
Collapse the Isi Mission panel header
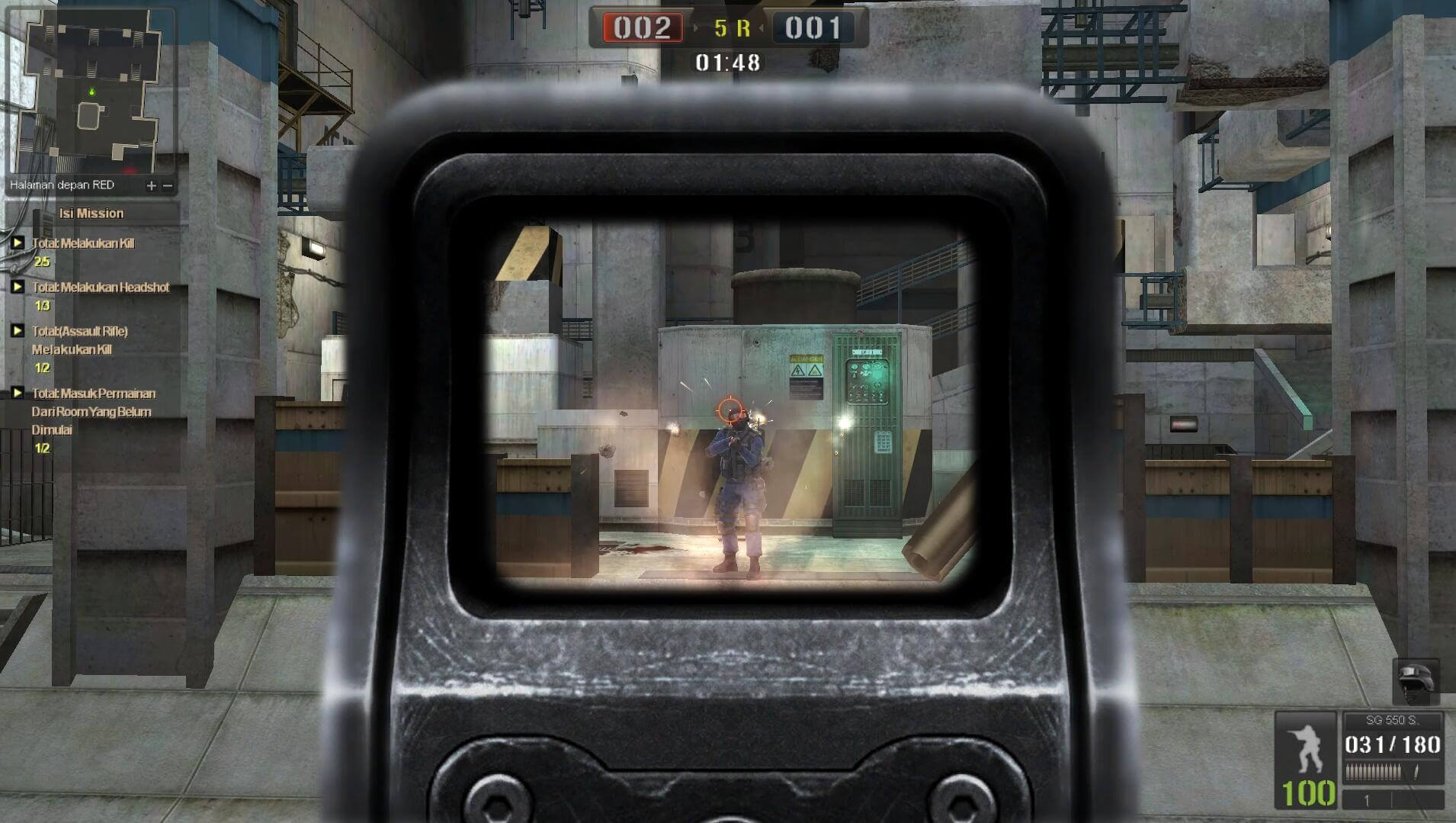tap(91, 214)
